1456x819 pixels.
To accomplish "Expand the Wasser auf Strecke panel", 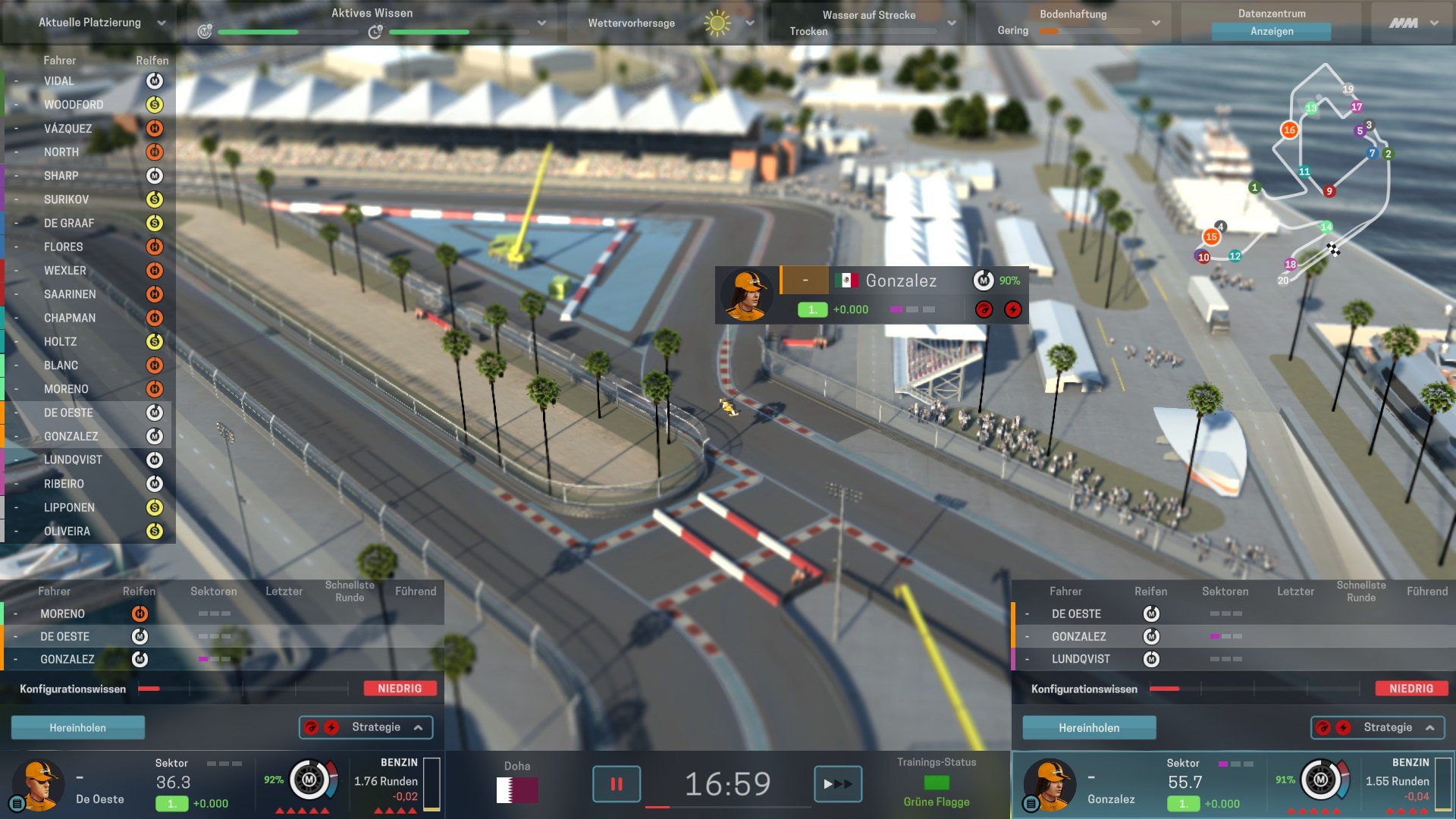I will (951, 24).
